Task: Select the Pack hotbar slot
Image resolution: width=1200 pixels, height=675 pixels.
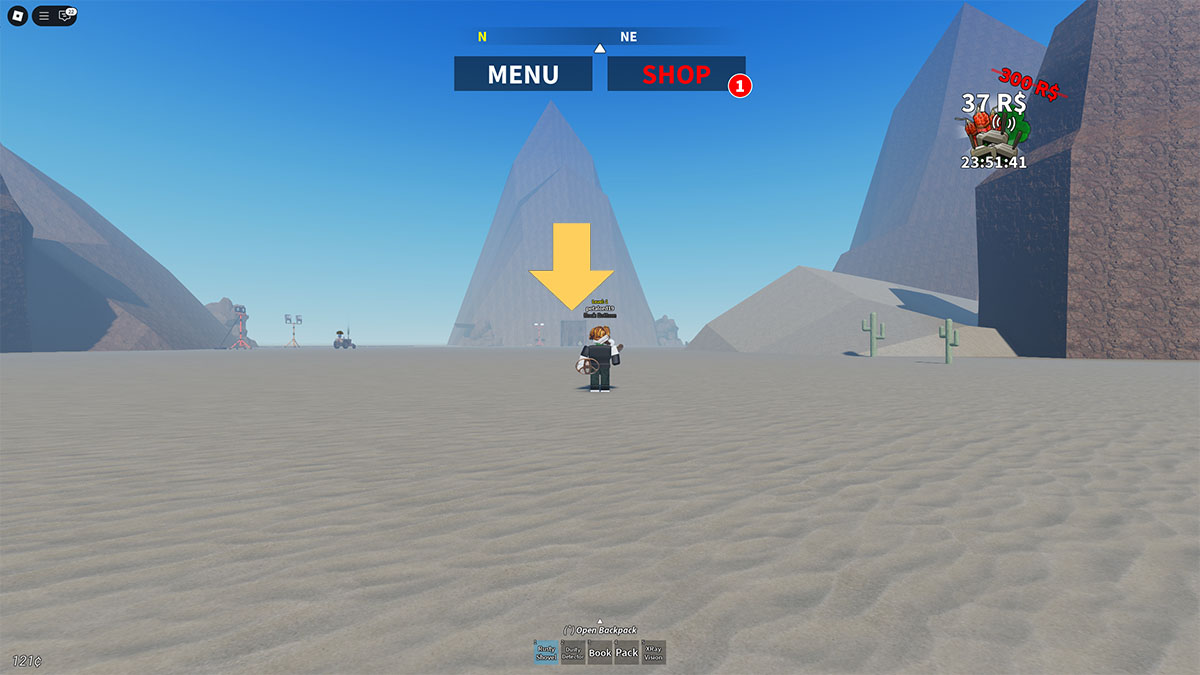Action: (x=627, y=653)
